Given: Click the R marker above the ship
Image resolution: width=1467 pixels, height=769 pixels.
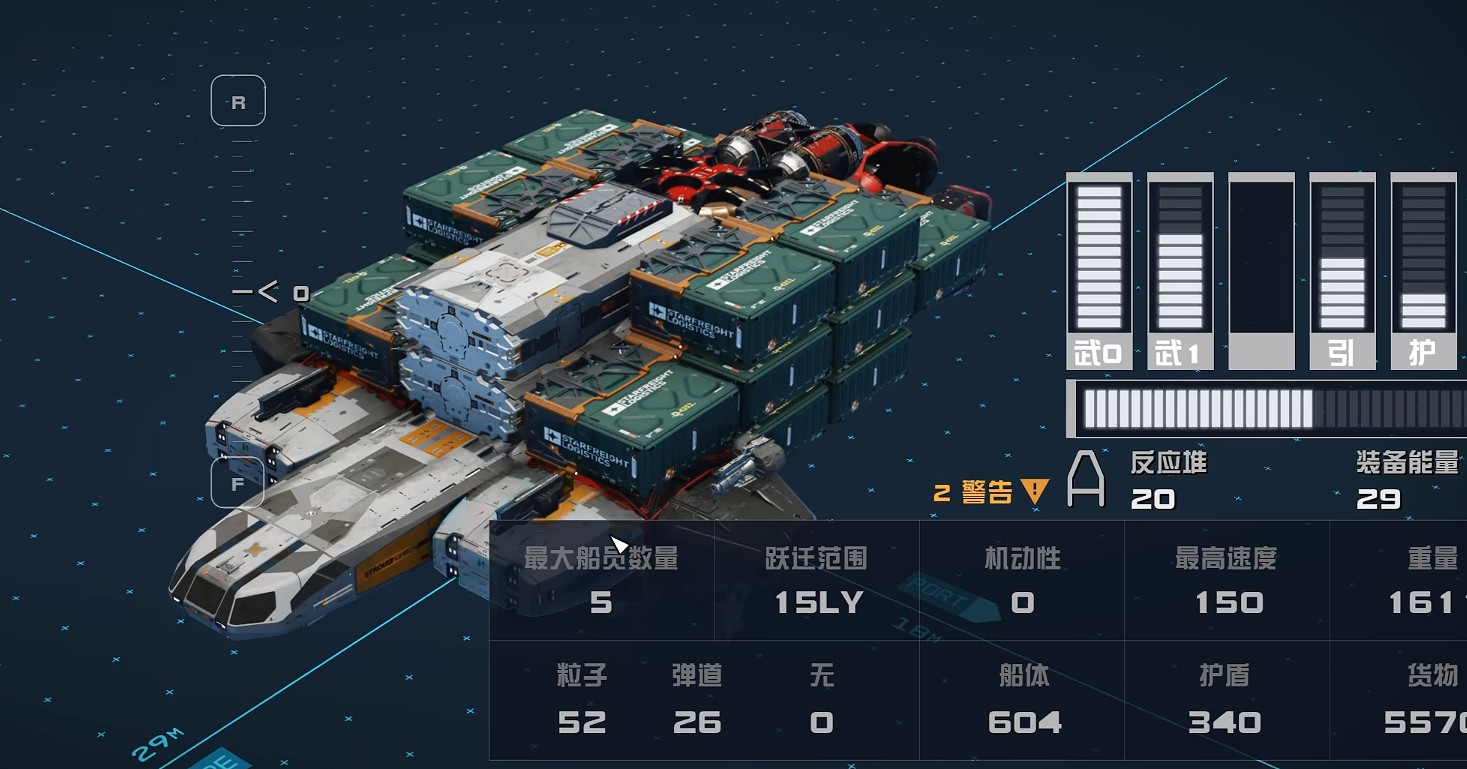Looking at the screenshot, I should (x=238, y=100).
